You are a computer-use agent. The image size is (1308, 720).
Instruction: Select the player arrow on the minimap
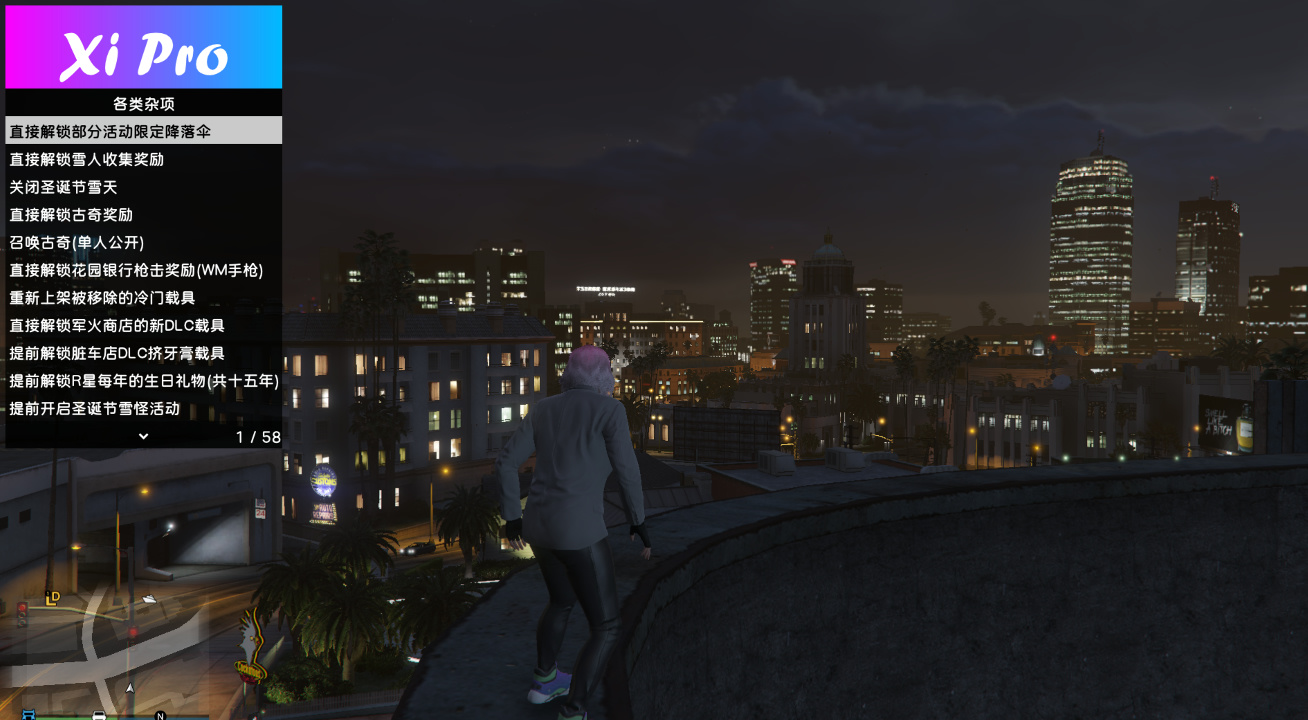pyautogui.click(x=130, y=687)
